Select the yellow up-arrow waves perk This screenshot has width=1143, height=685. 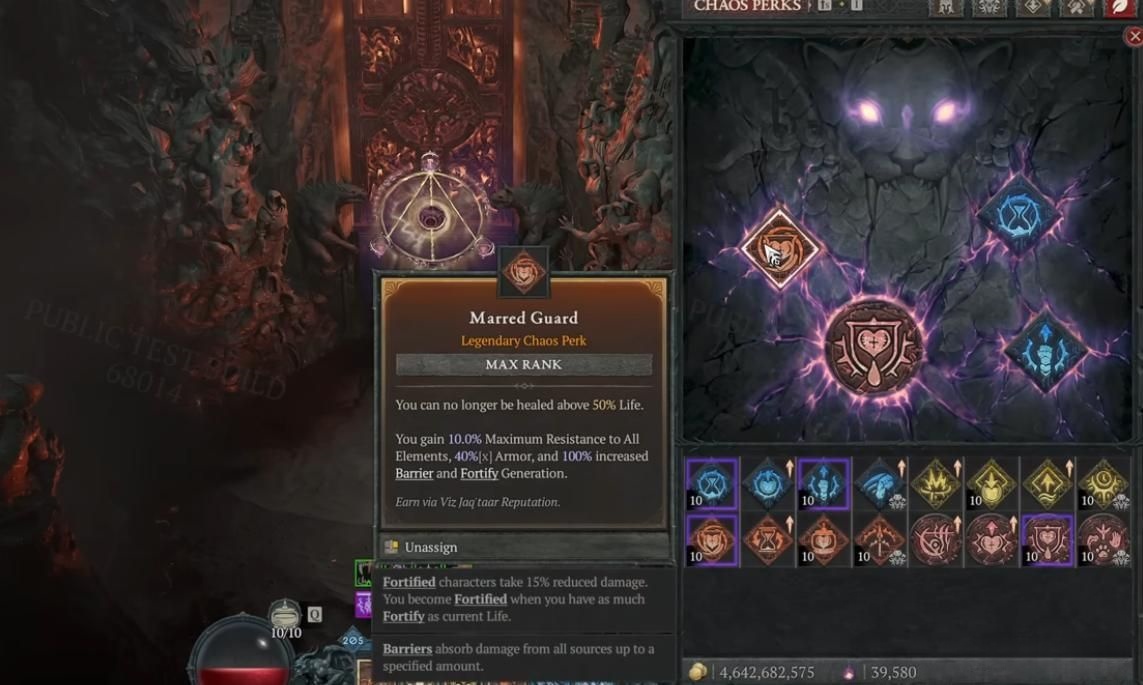click(1047, 484)
